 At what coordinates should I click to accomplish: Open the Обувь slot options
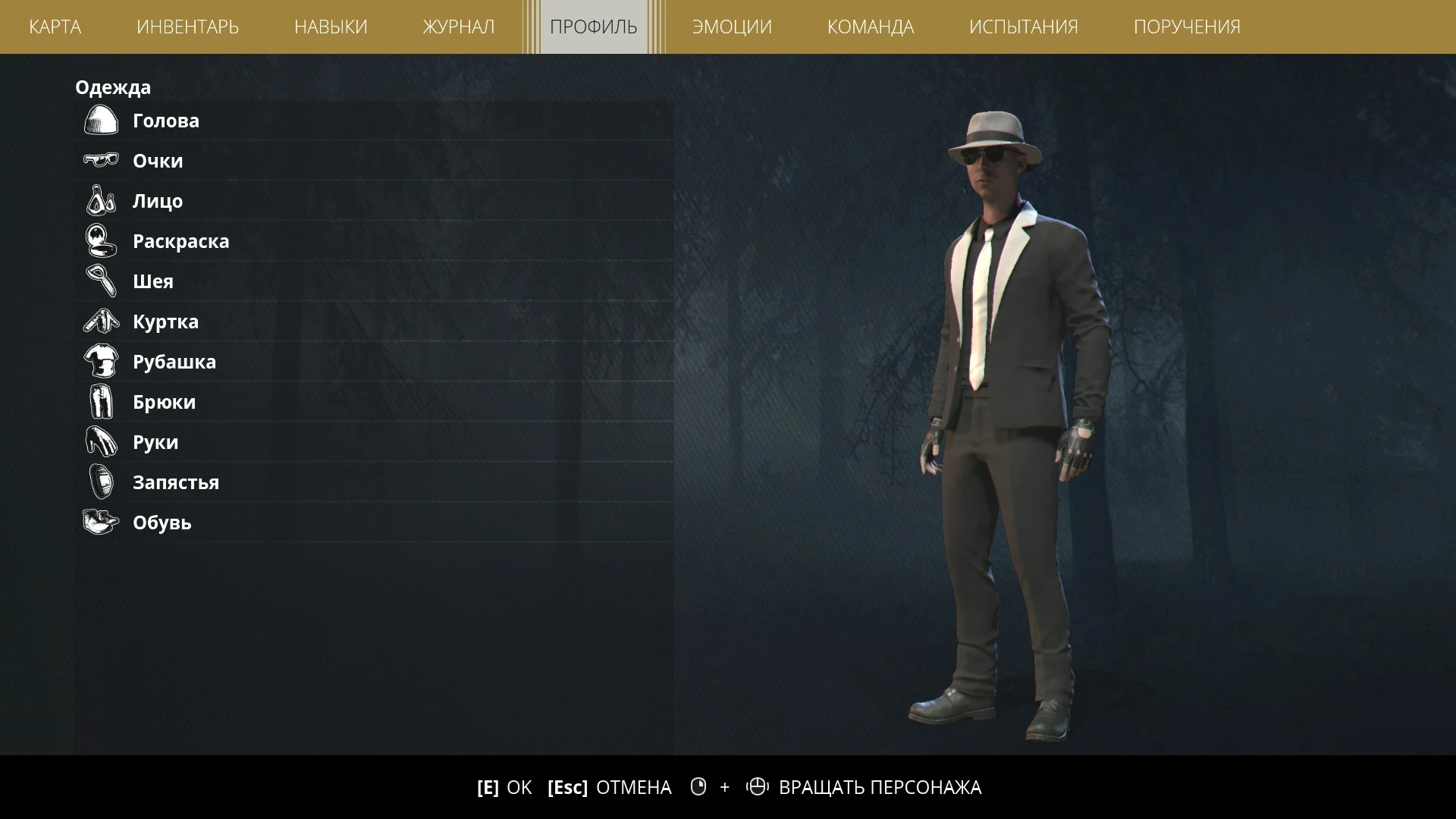(x=303, y=522)
